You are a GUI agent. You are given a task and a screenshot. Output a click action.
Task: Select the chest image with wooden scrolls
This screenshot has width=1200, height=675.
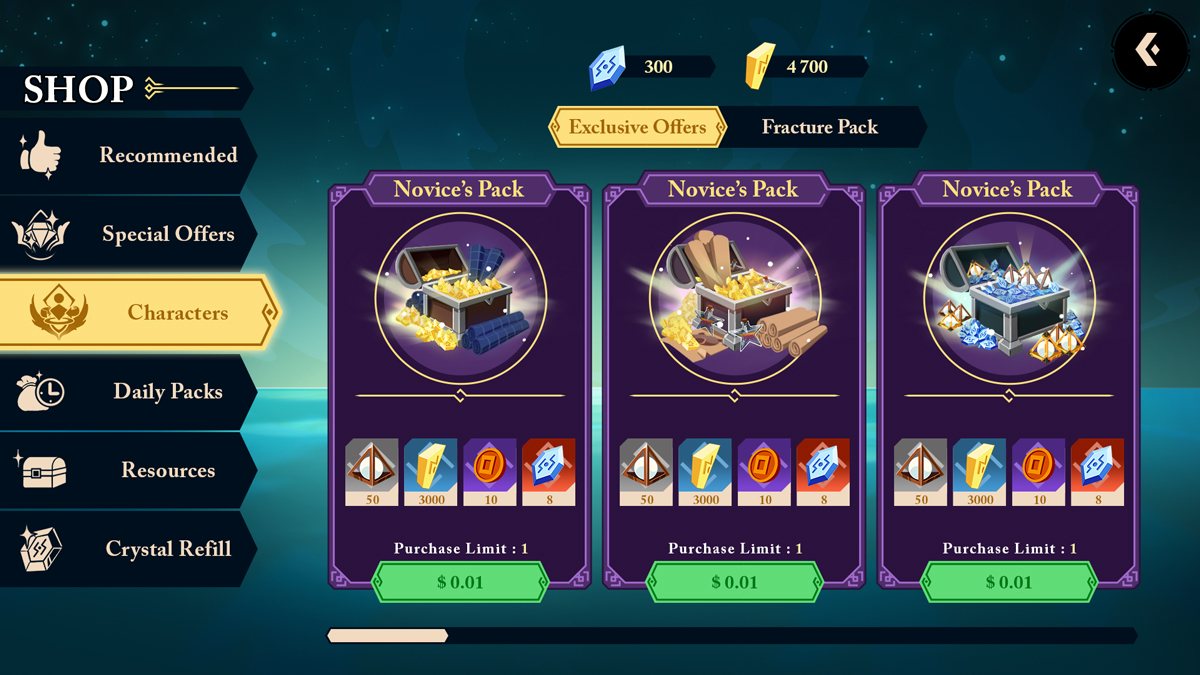click(x=734, y=297)
